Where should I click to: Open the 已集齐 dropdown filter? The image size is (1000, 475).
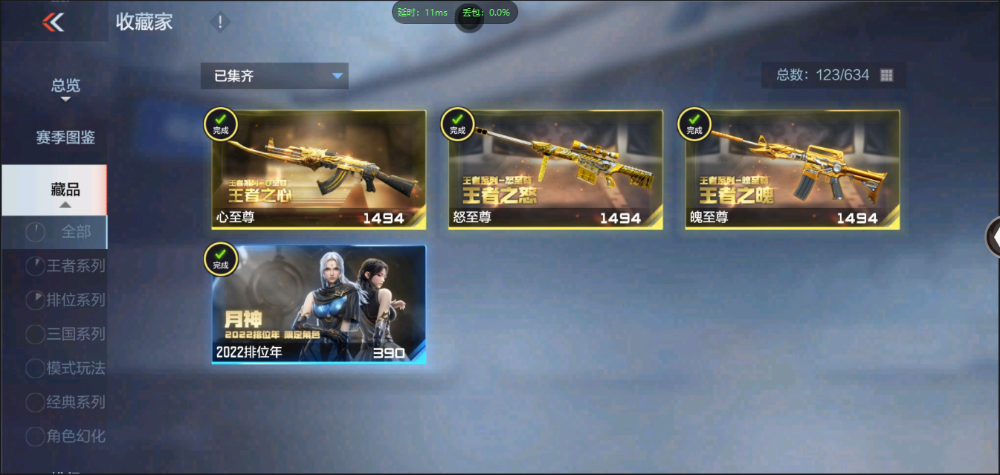(x=274, y=76)
